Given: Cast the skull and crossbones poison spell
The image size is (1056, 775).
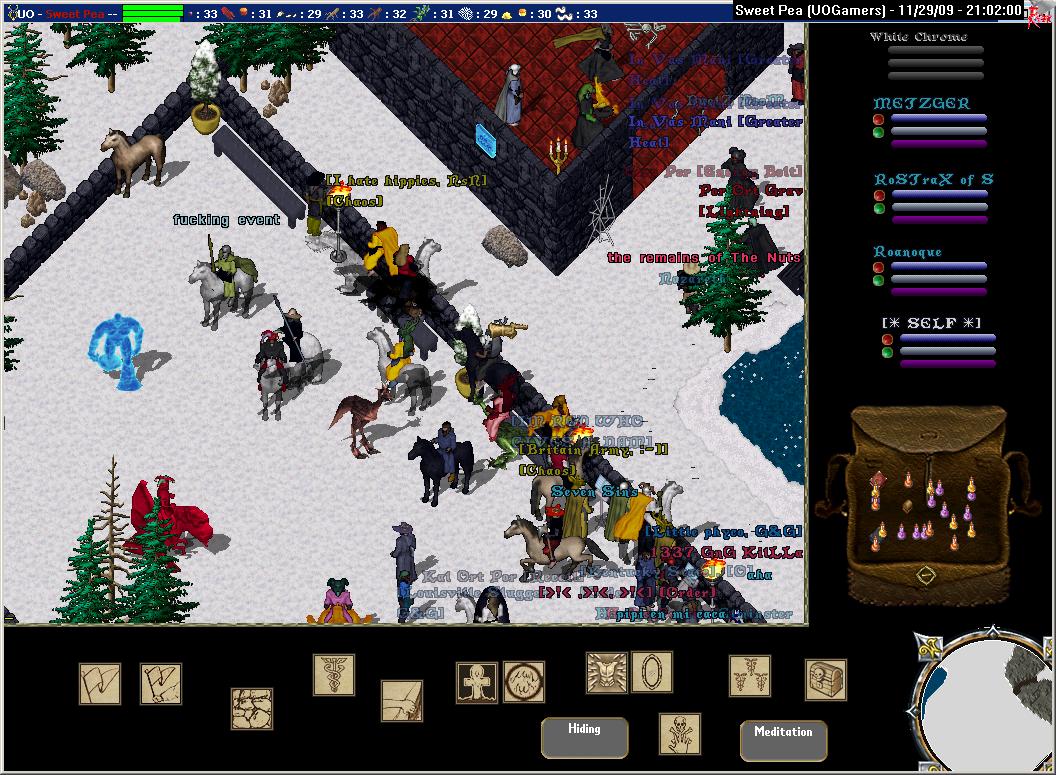Looking at the screenshot, I should click(x=680, y=734).
